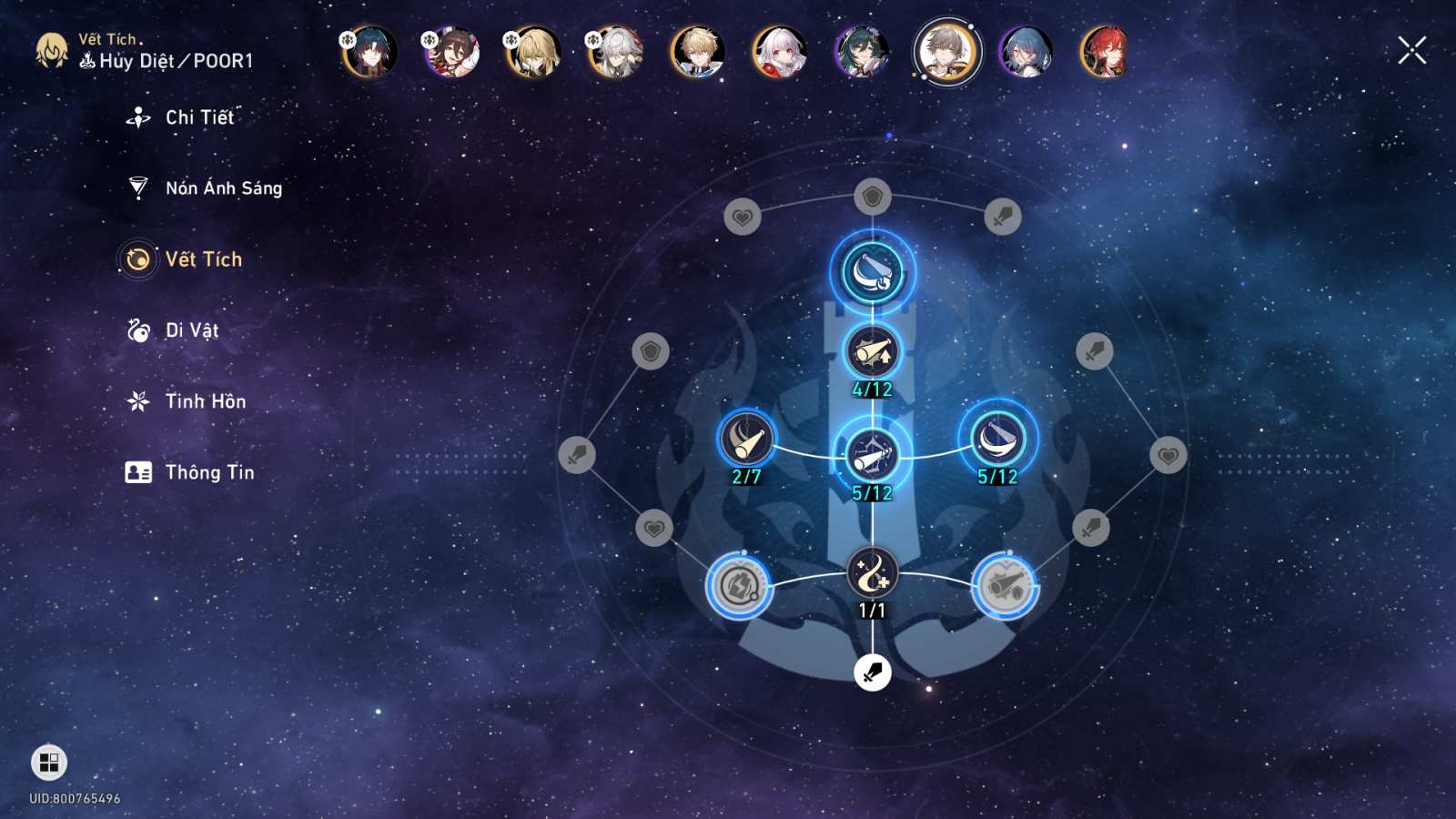This screenshot has height=819, width=1456.
Task: Switch to the Nón Ánh Sáng menu
Action: point(223,188)
